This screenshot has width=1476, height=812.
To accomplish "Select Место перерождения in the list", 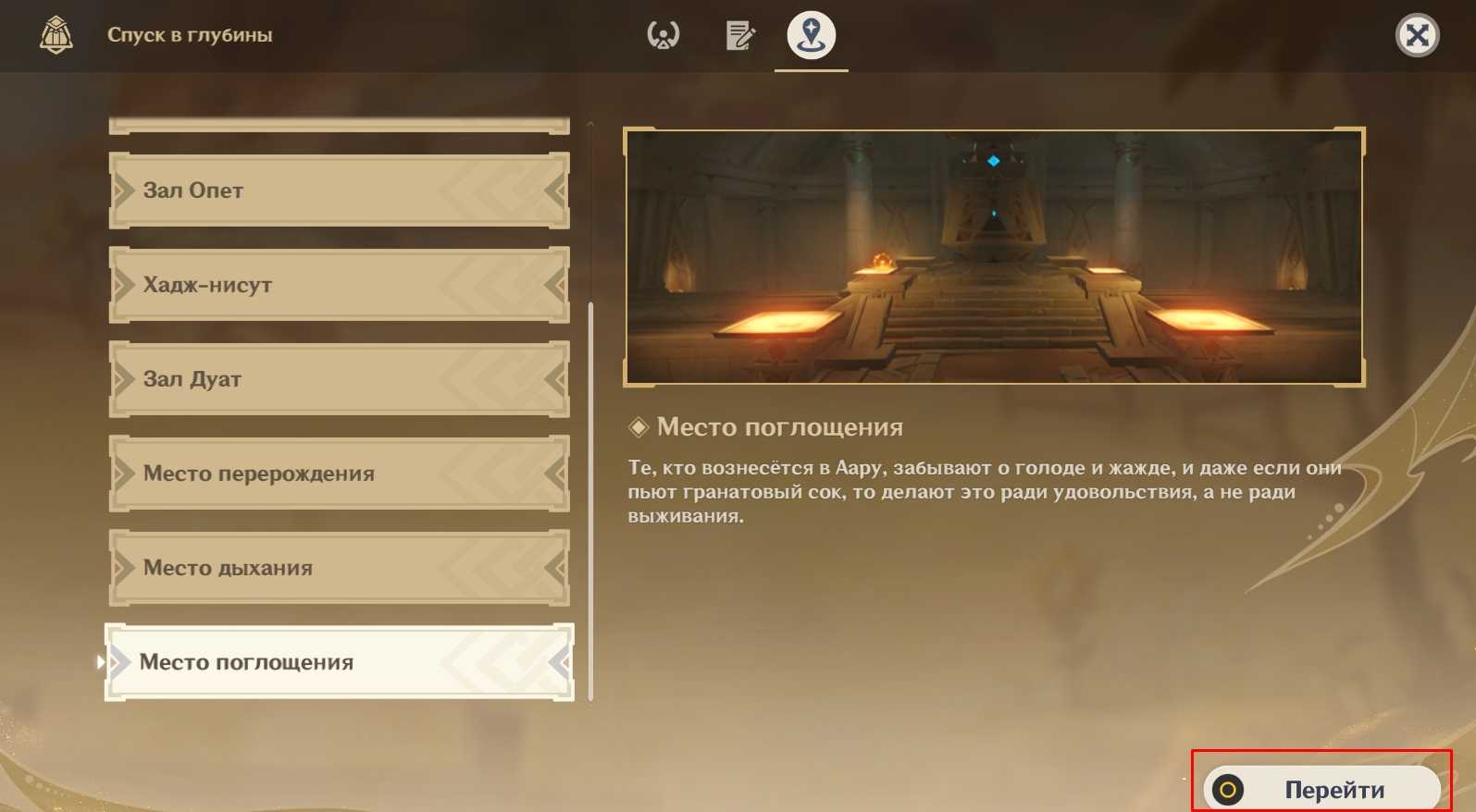I will click(339, 474).
